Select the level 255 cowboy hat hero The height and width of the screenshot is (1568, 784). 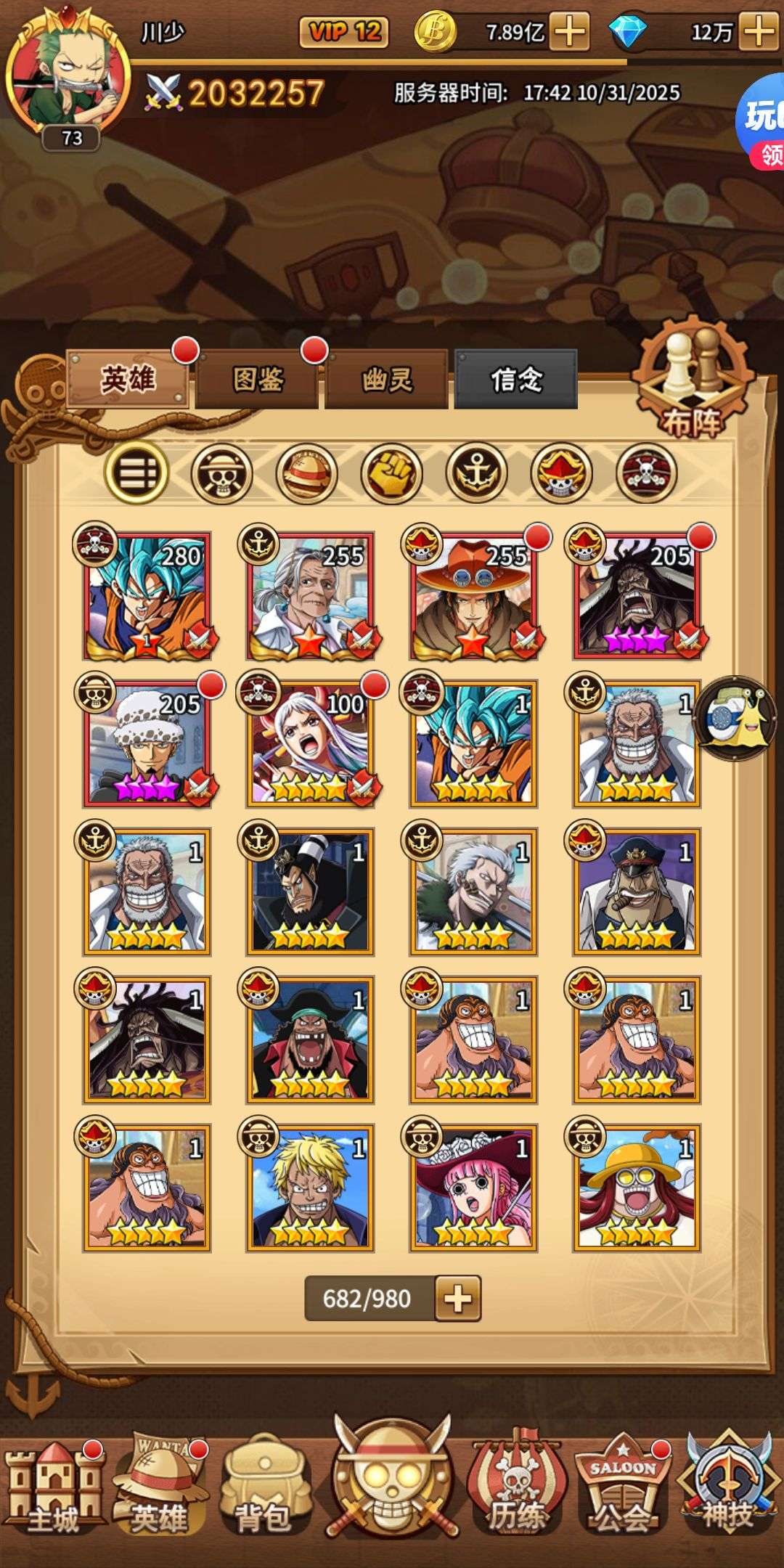coord(473,597)
